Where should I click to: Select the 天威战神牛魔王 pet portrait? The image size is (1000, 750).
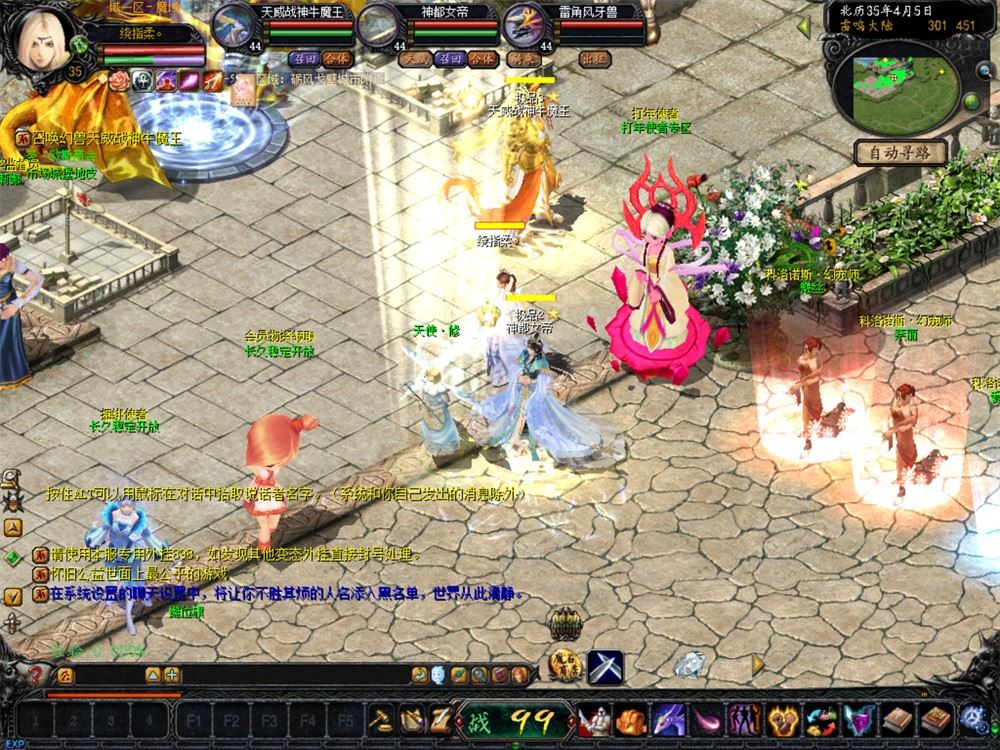[234, 24]
